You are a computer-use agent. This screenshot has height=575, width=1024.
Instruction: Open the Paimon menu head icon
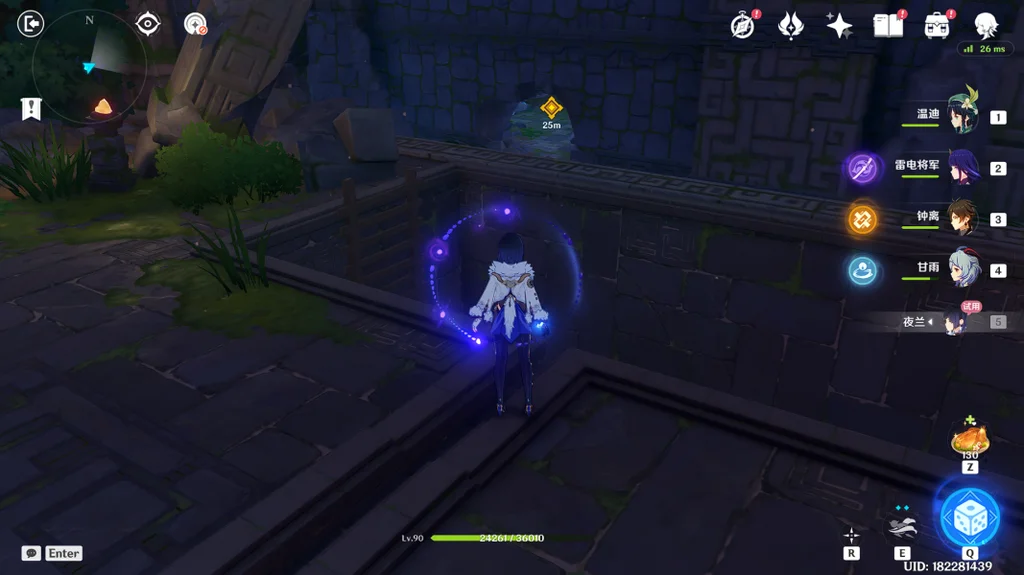(986, 26)
